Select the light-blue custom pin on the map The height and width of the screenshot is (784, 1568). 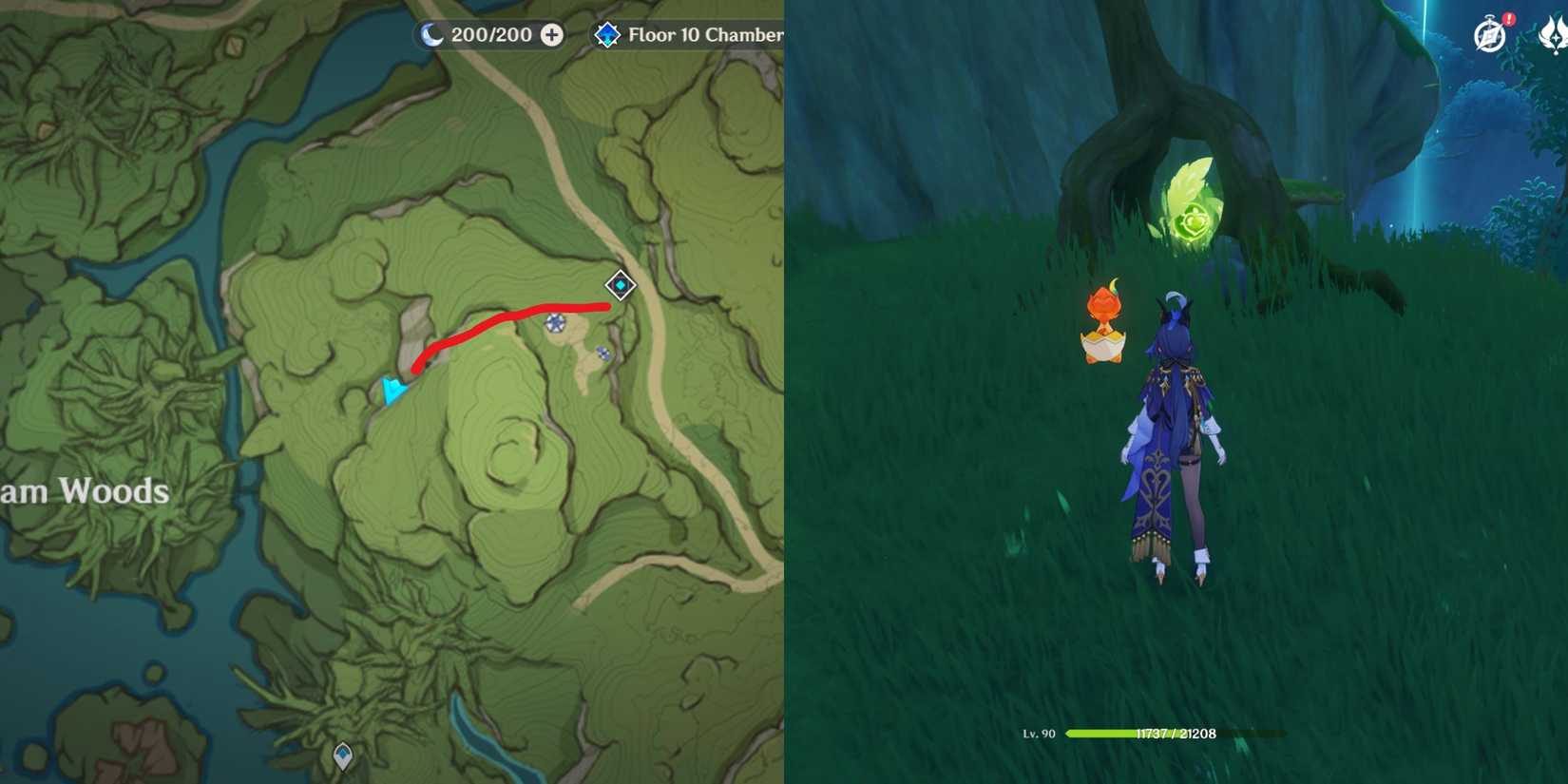390,389
